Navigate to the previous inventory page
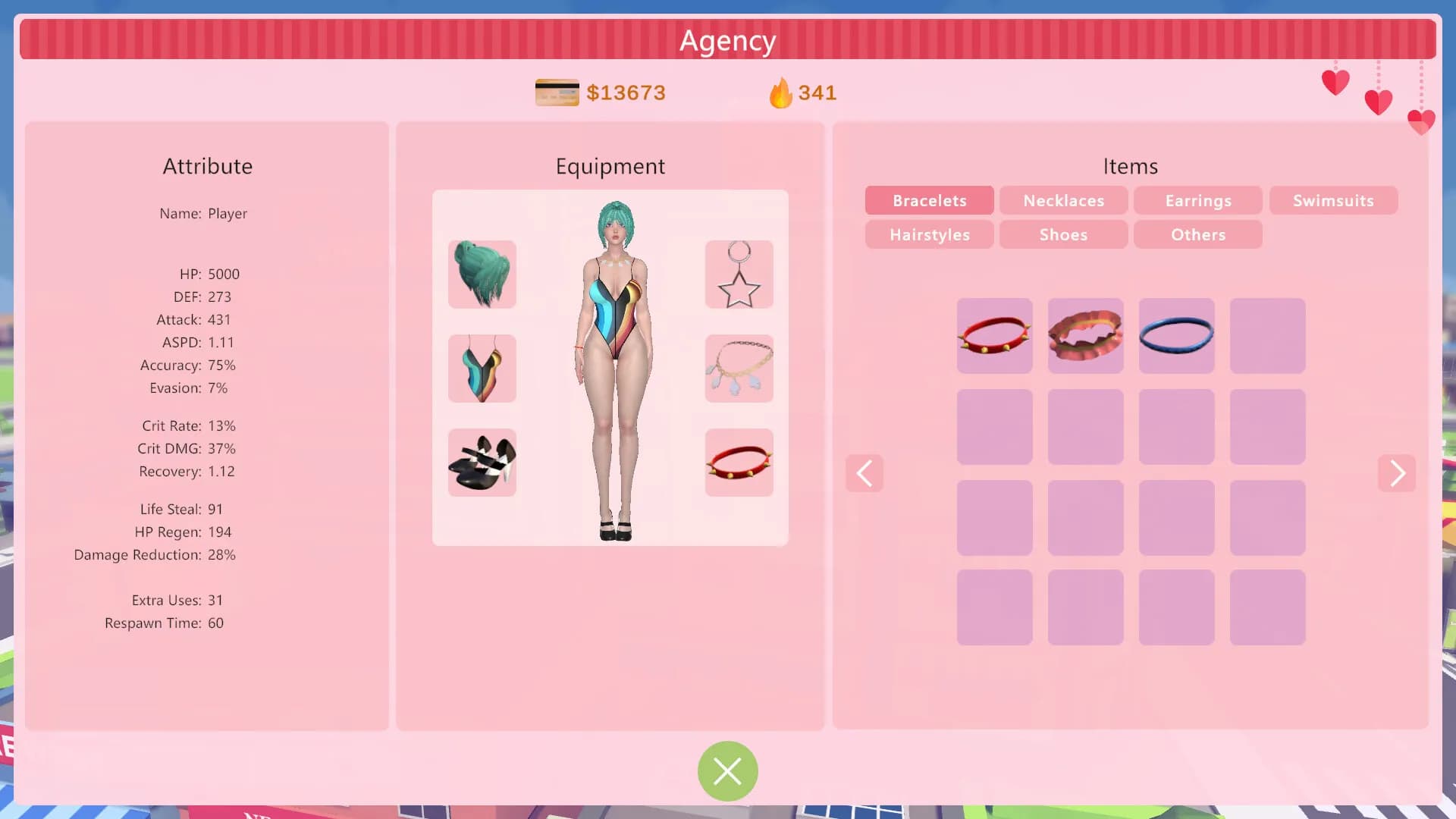The image size is (1456, 819). [864, 473]
